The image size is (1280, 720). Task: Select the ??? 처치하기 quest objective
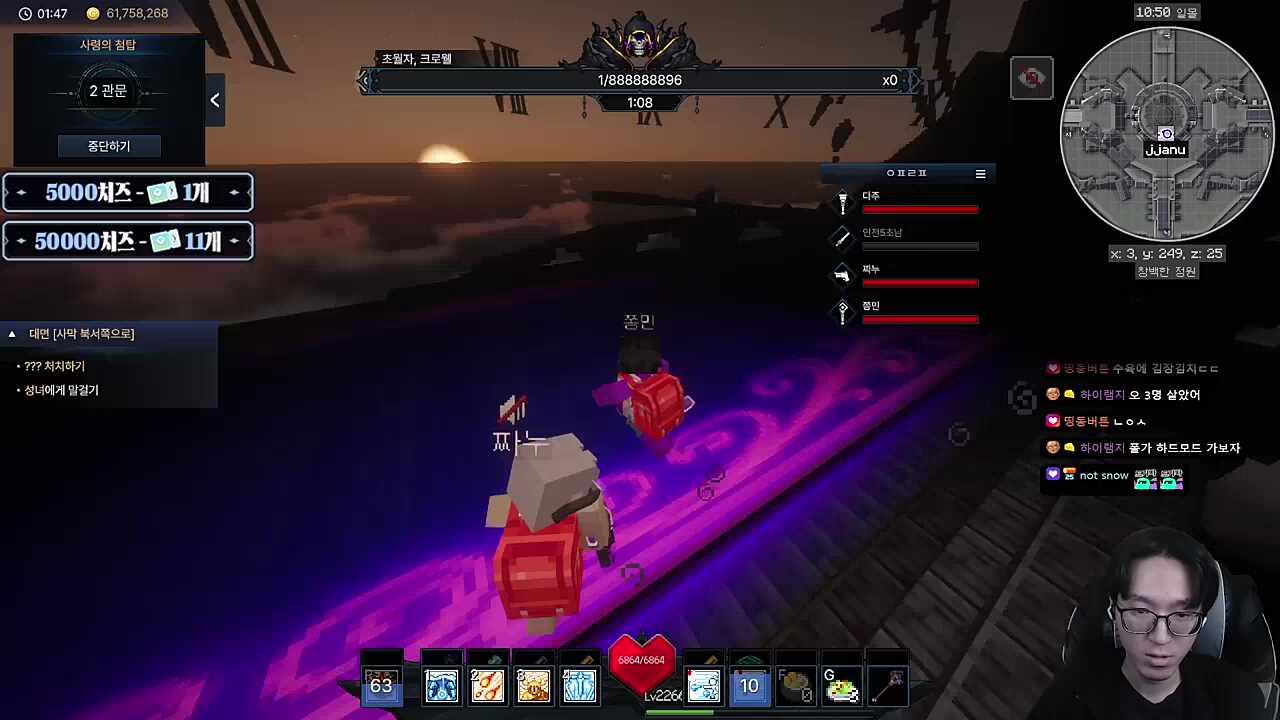coord(55,367)
